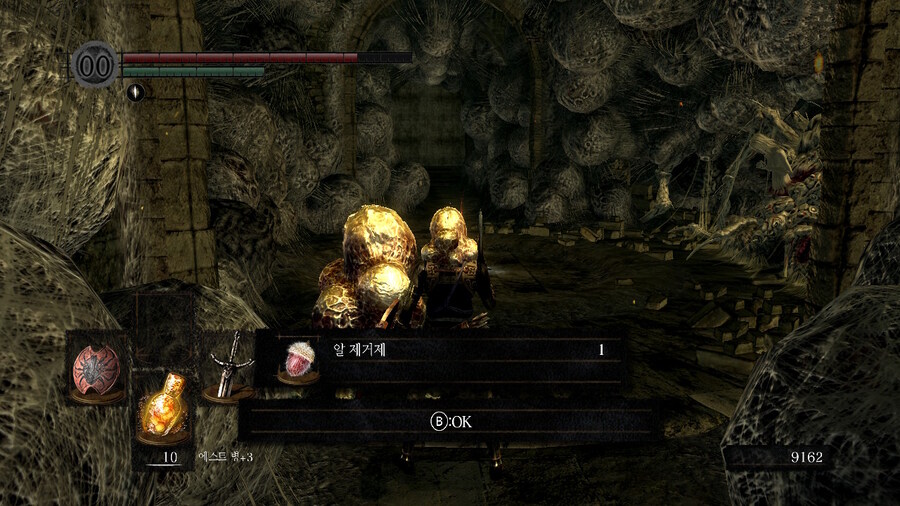Viewport: 900px width, 506px height.
Task: Select the equipped sword weapon slot
Action: 228,367
